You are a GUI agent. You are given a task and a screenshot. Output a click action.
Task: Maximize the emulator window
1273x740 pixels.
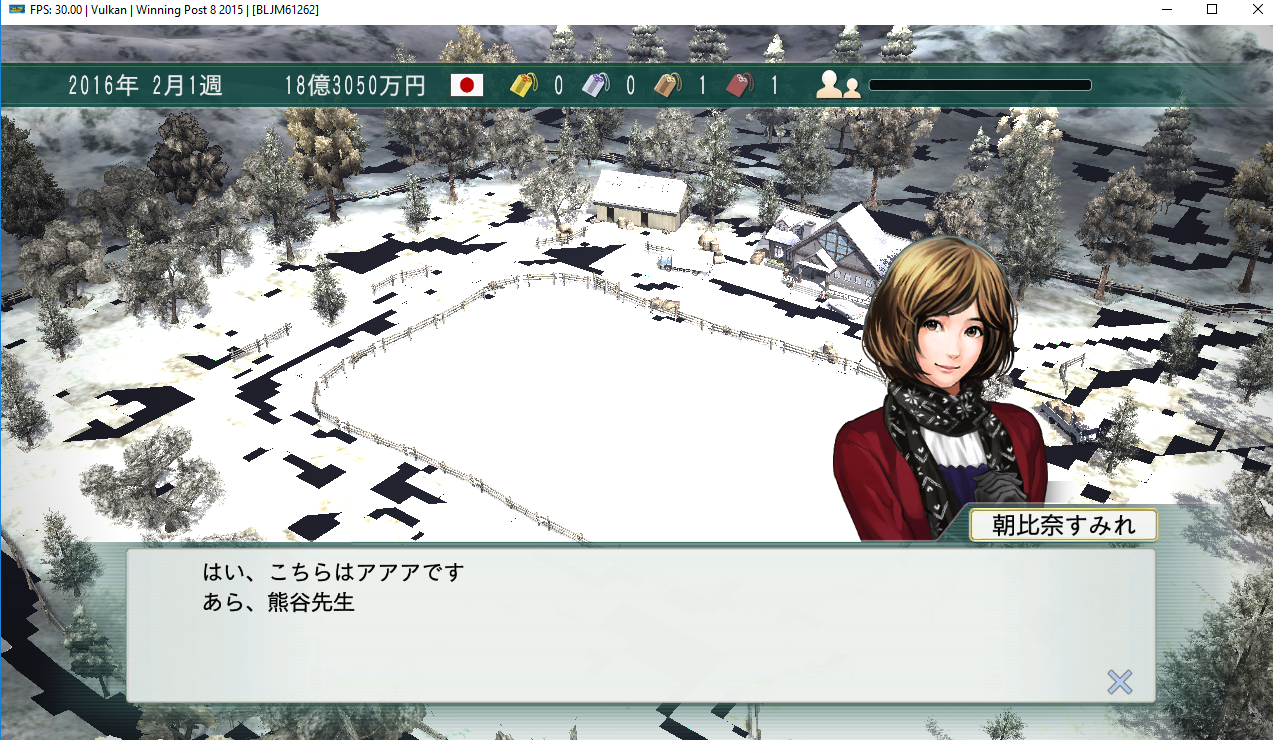[x=1211, y=9]
